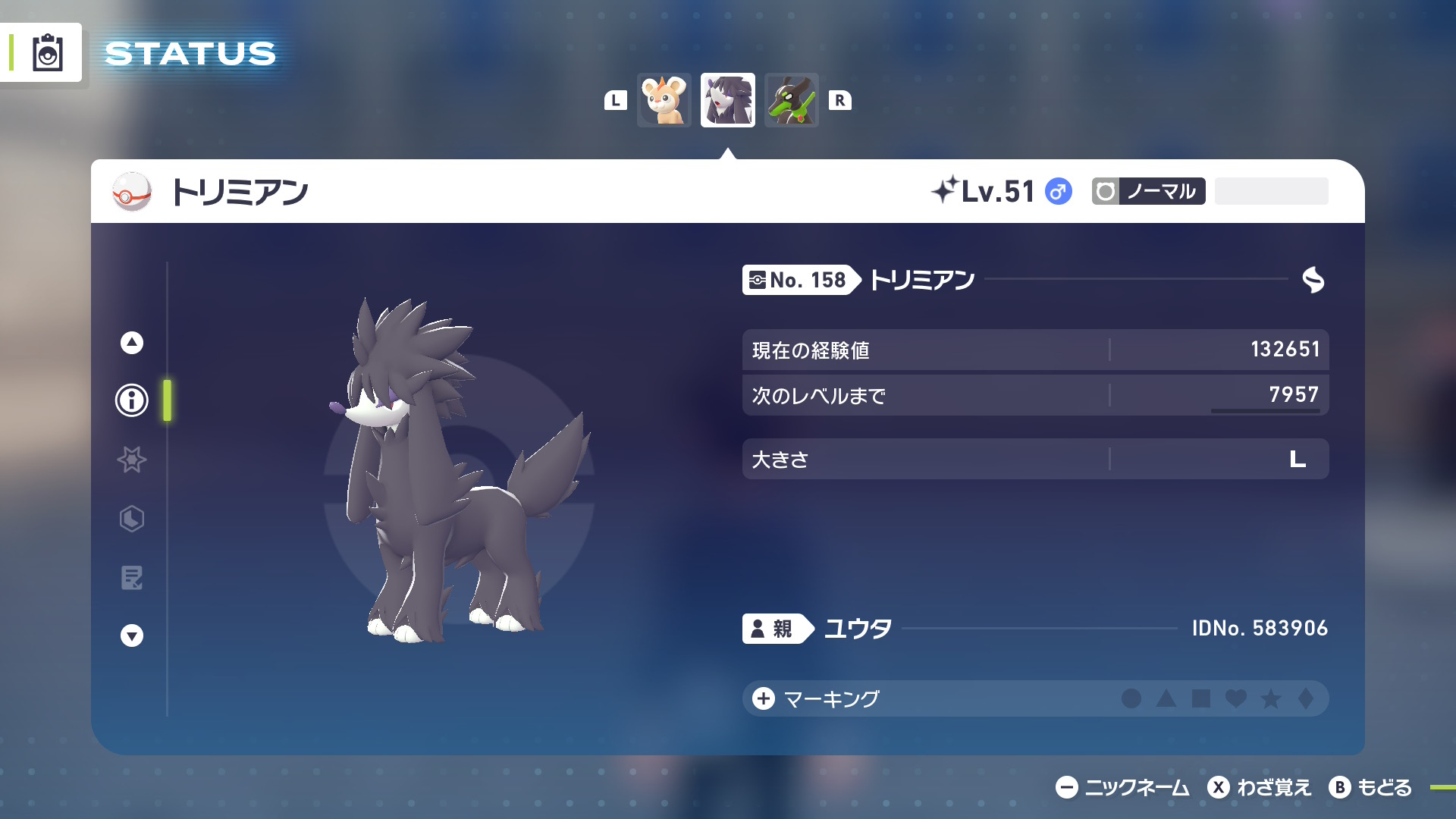Choose わざ覚え to learn moves
Viewport: 1456px width, 819px height.
pyautogui.click(x=1263, y=787)
